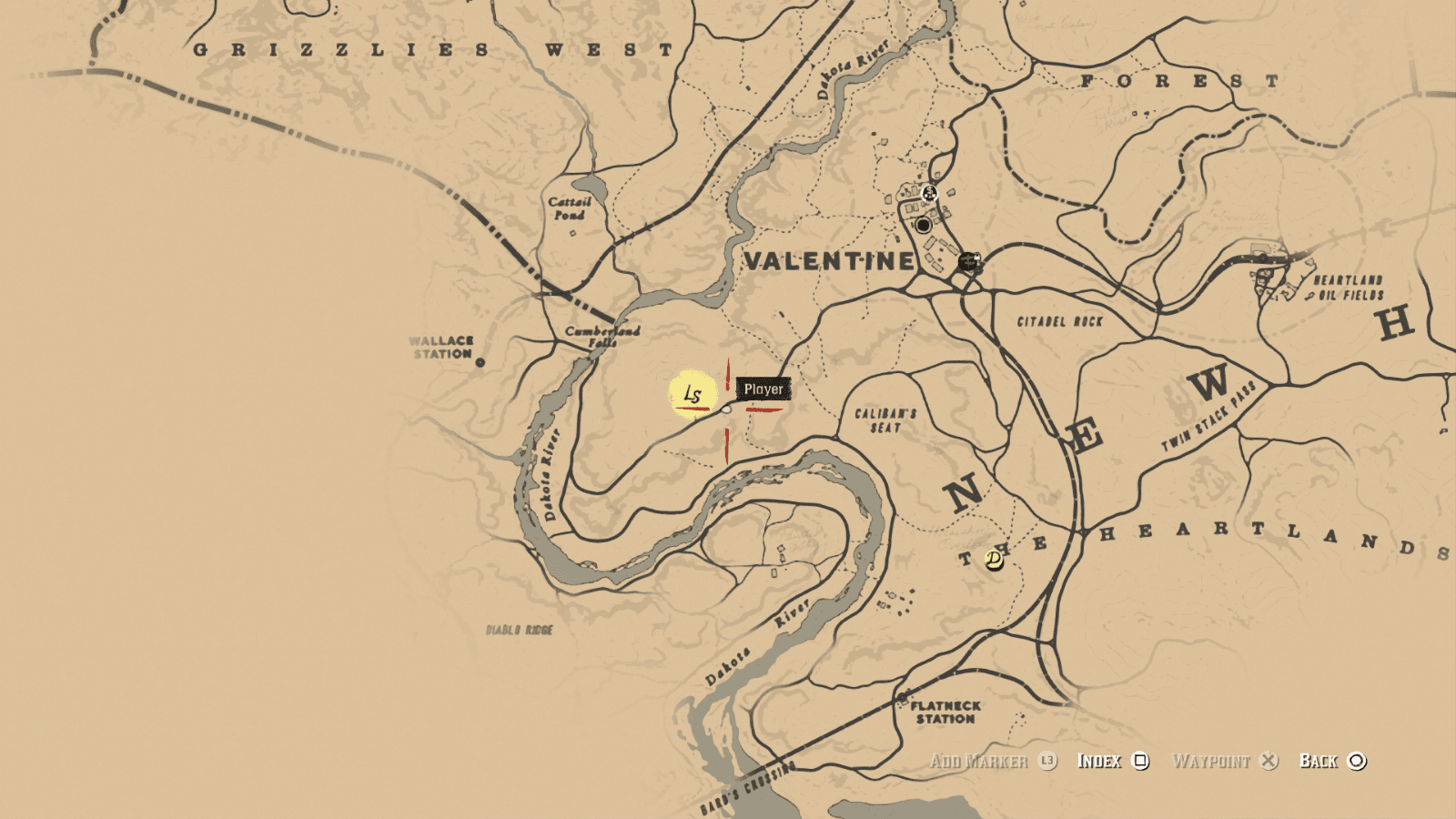Click the VALENTINE town name
The image size is (1456, 819).
(x=828, y=261)
